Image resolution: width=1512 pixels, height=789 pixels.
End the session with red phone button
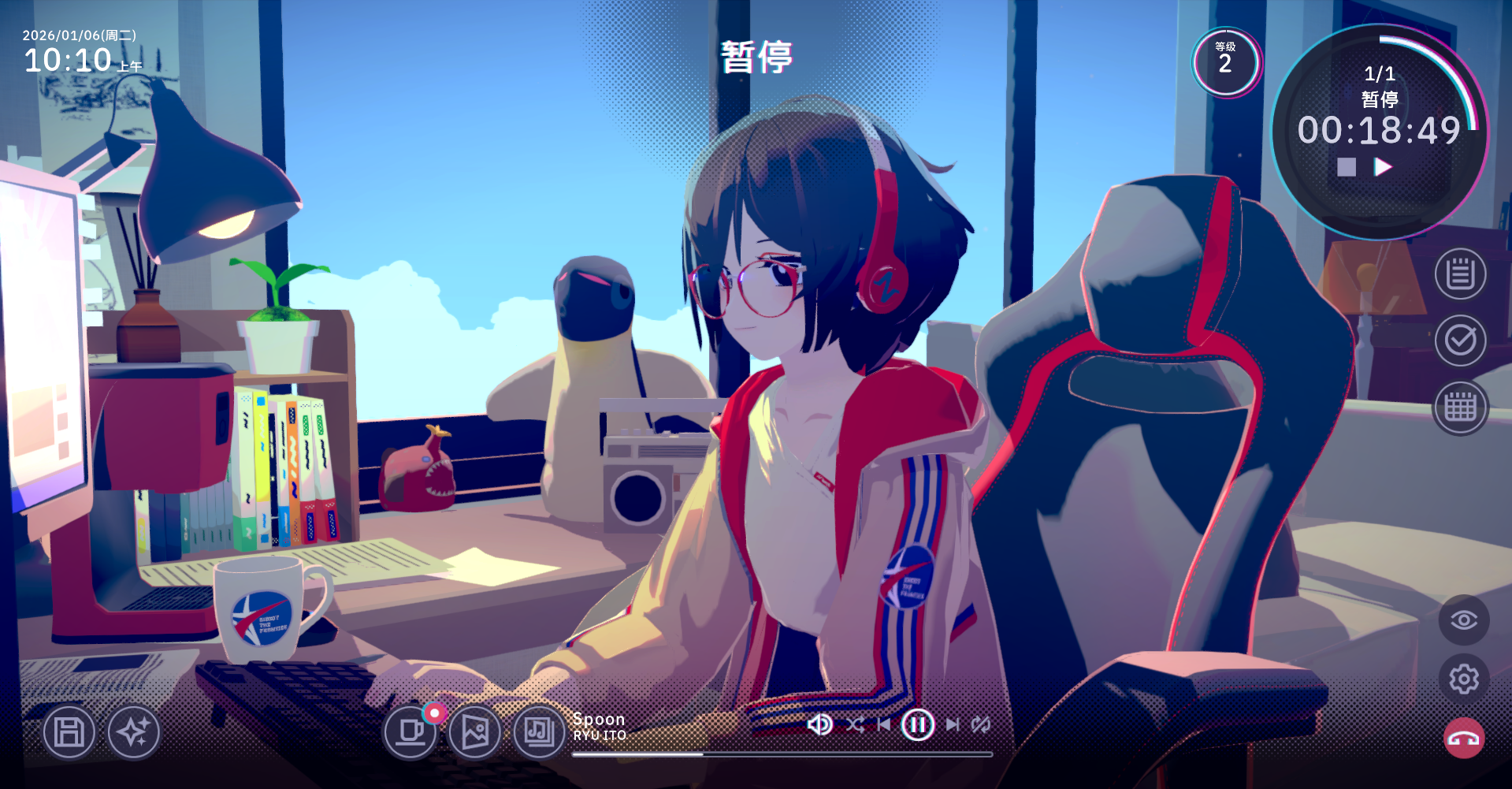point(1463,738)
